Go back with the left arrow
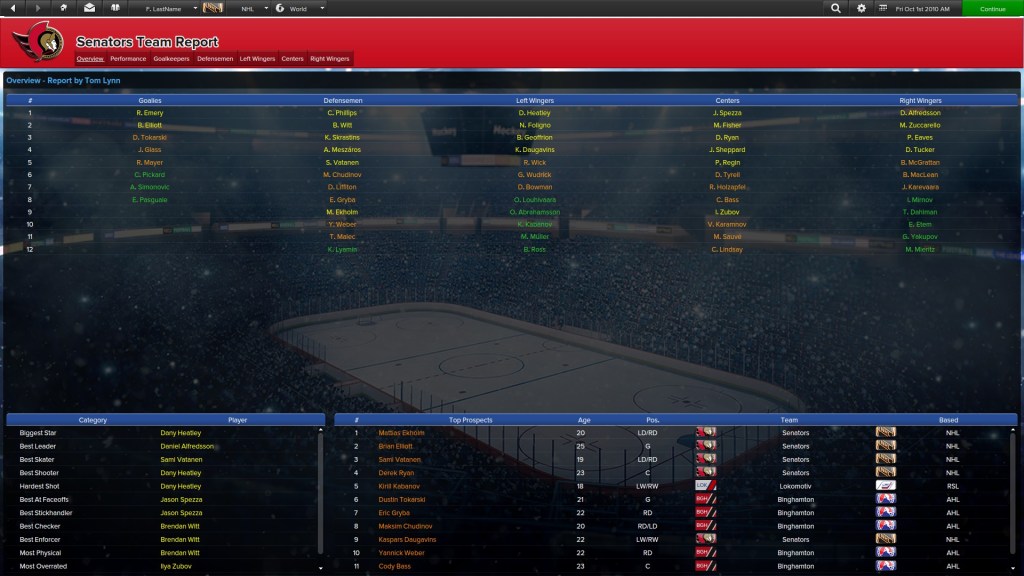This screenshot has width=1024, height=576. [14, 8]
